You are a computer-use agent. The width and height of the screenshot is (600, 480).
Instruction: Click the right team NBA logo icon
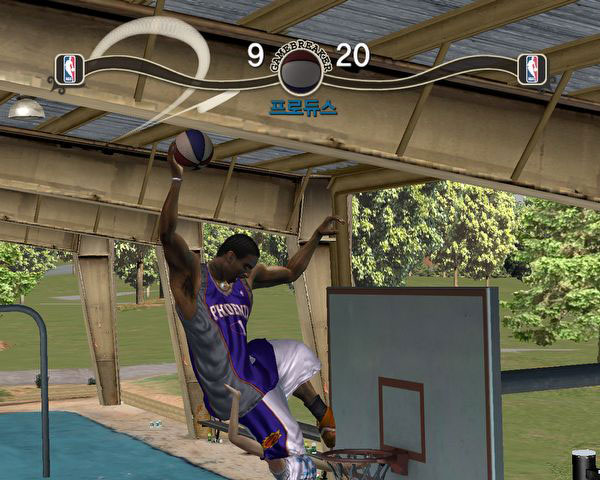pos(532,68)
